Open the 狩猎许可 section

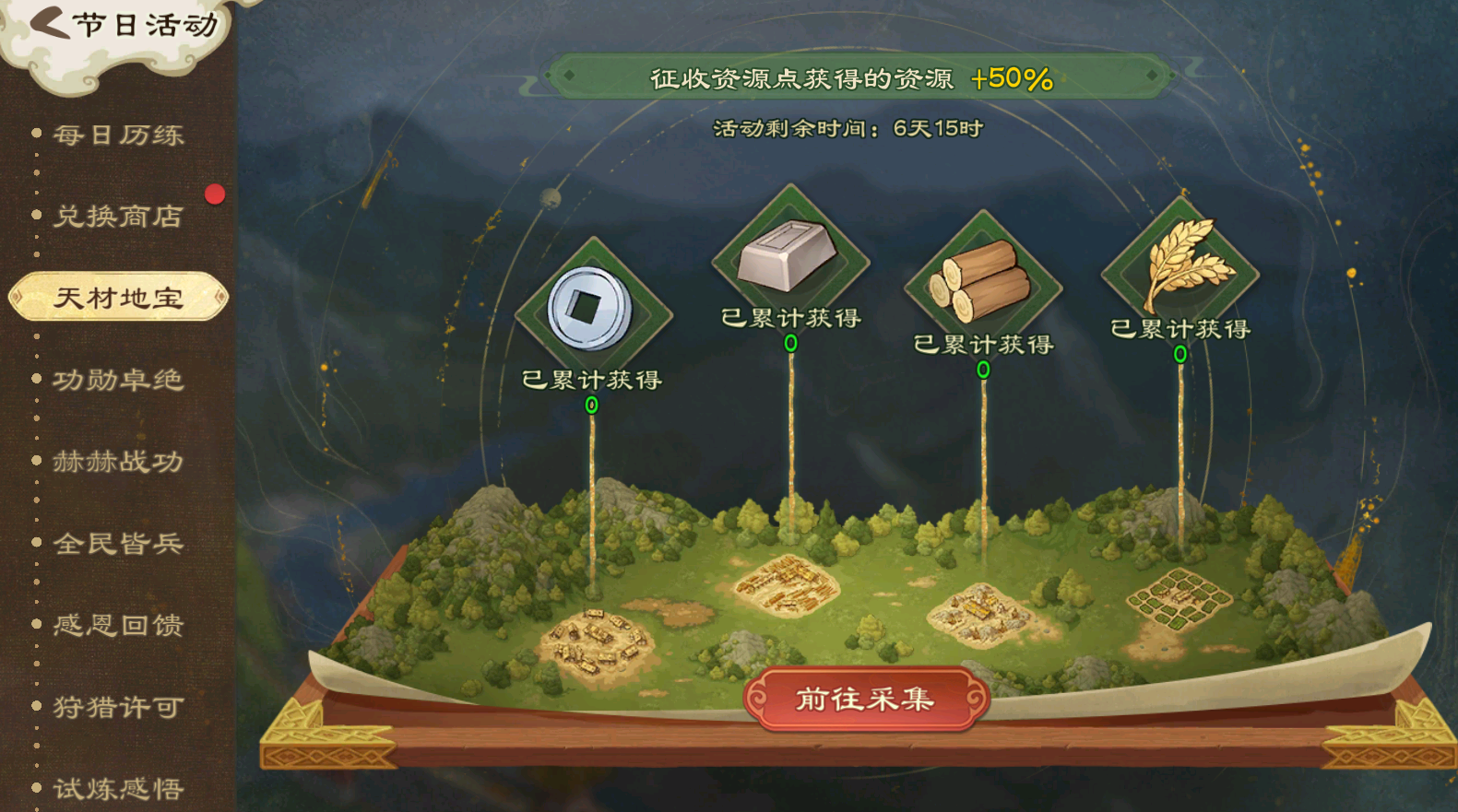[x=118, y=708]
